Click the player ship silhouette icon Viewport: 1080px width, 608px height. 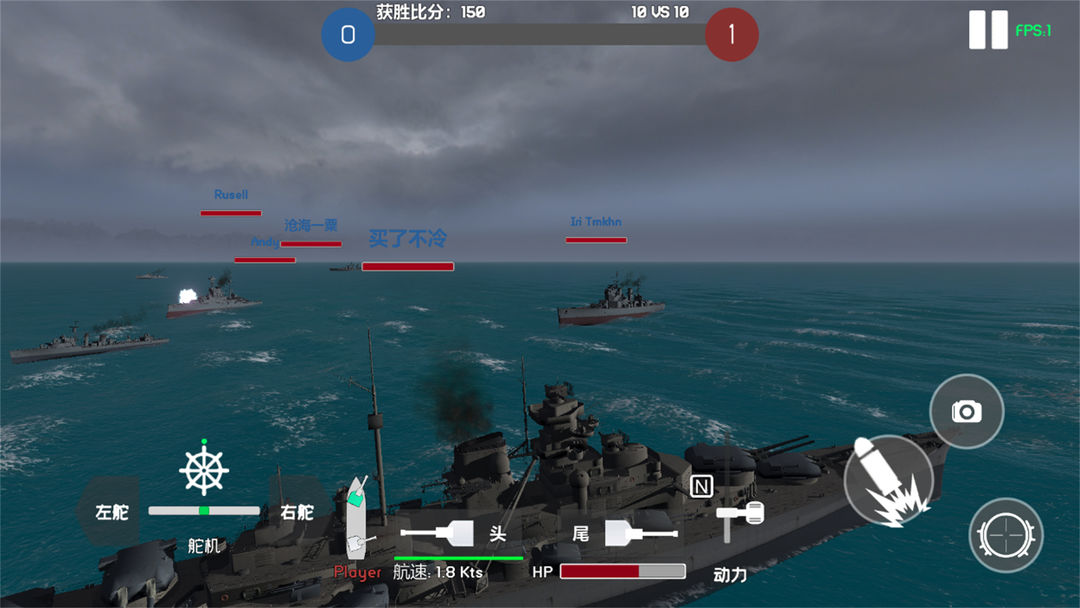coord(357,515)
